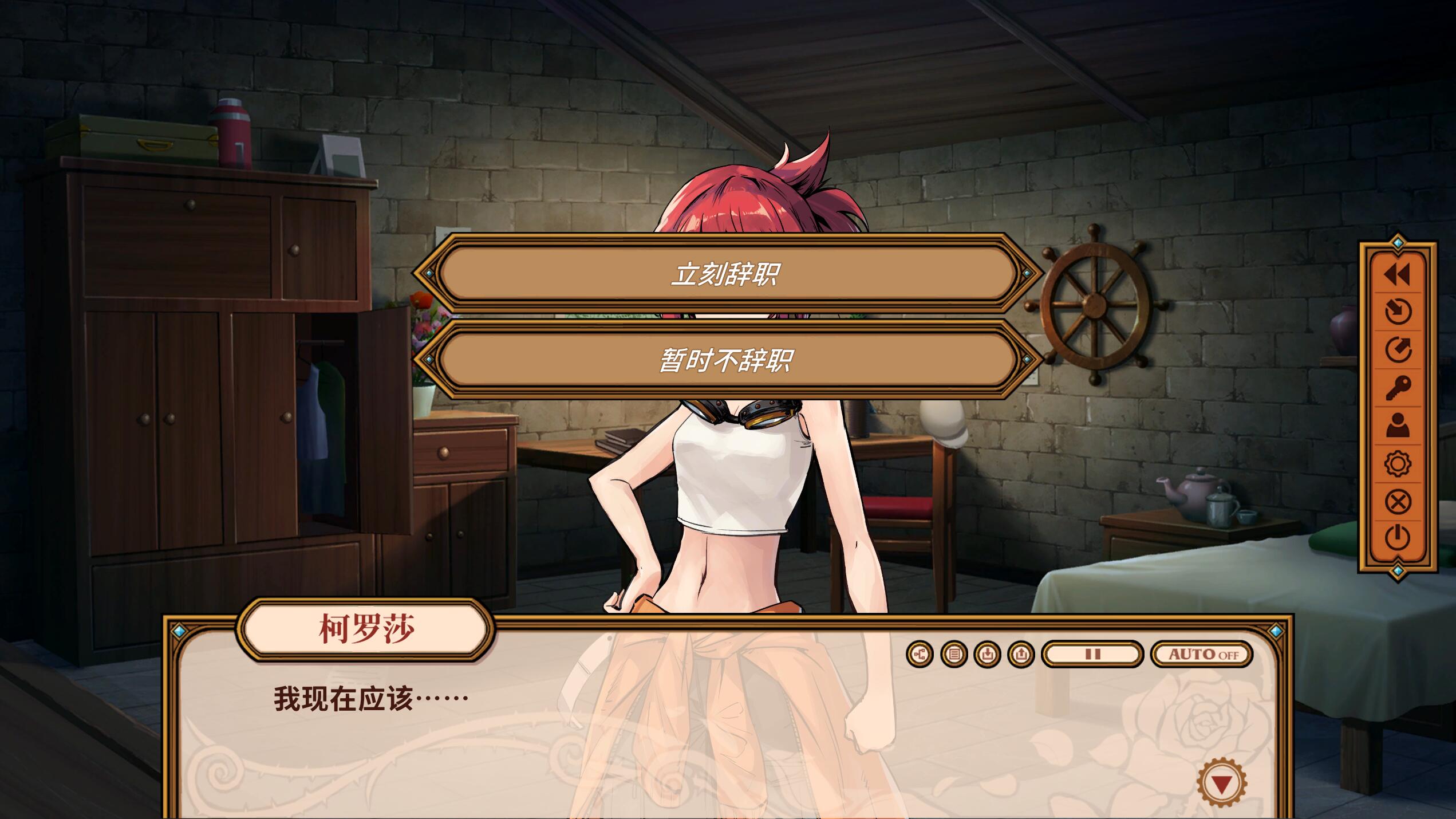Viewport: 1456px width, 819px height.
Task: Click the tray icon with downward arrow
Action: pyautogui.click(x=987, y=654)
